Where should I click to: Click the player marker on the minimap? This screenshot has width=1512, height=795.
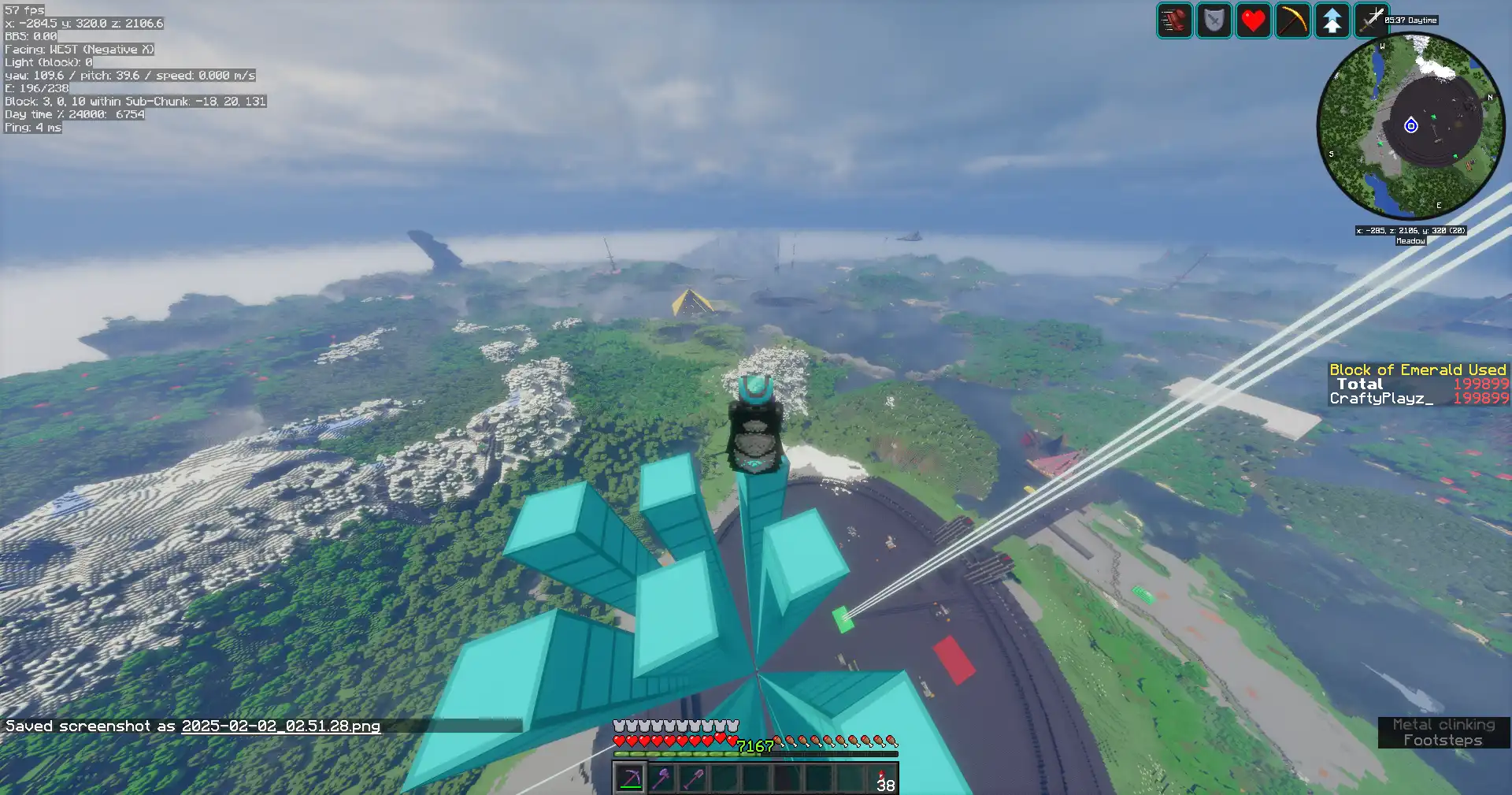[1411, 125]
